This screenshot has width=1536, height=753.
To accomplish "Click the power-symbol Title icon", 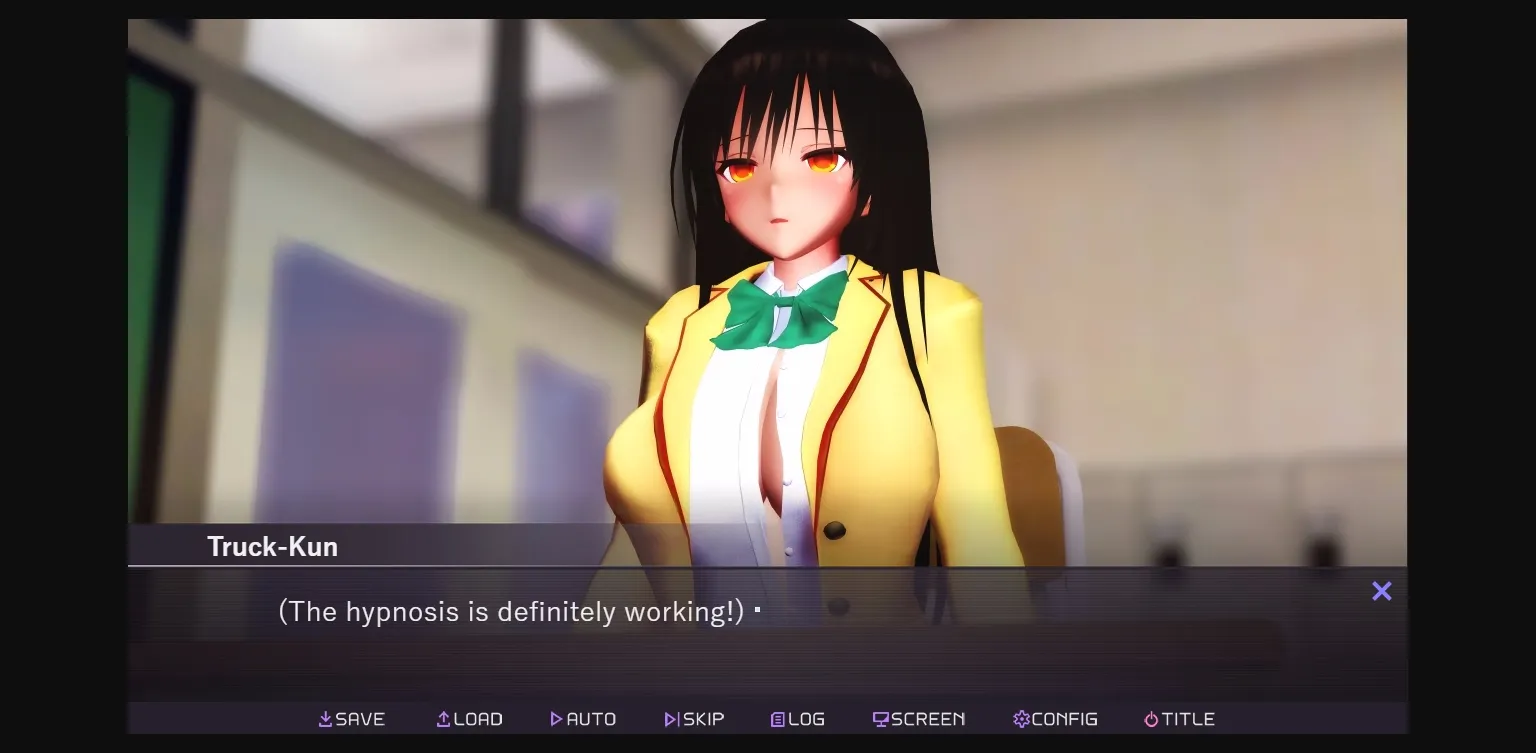I will [x=1151, y=718].
